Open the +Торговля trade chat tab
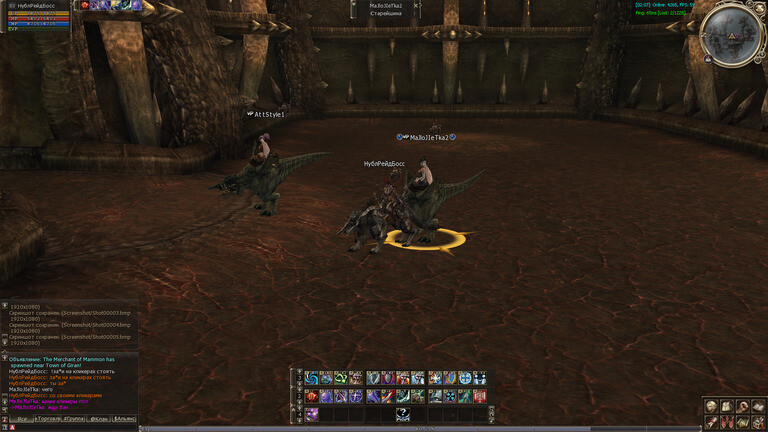This screenshot has height=432, width=768. [48, 418]
